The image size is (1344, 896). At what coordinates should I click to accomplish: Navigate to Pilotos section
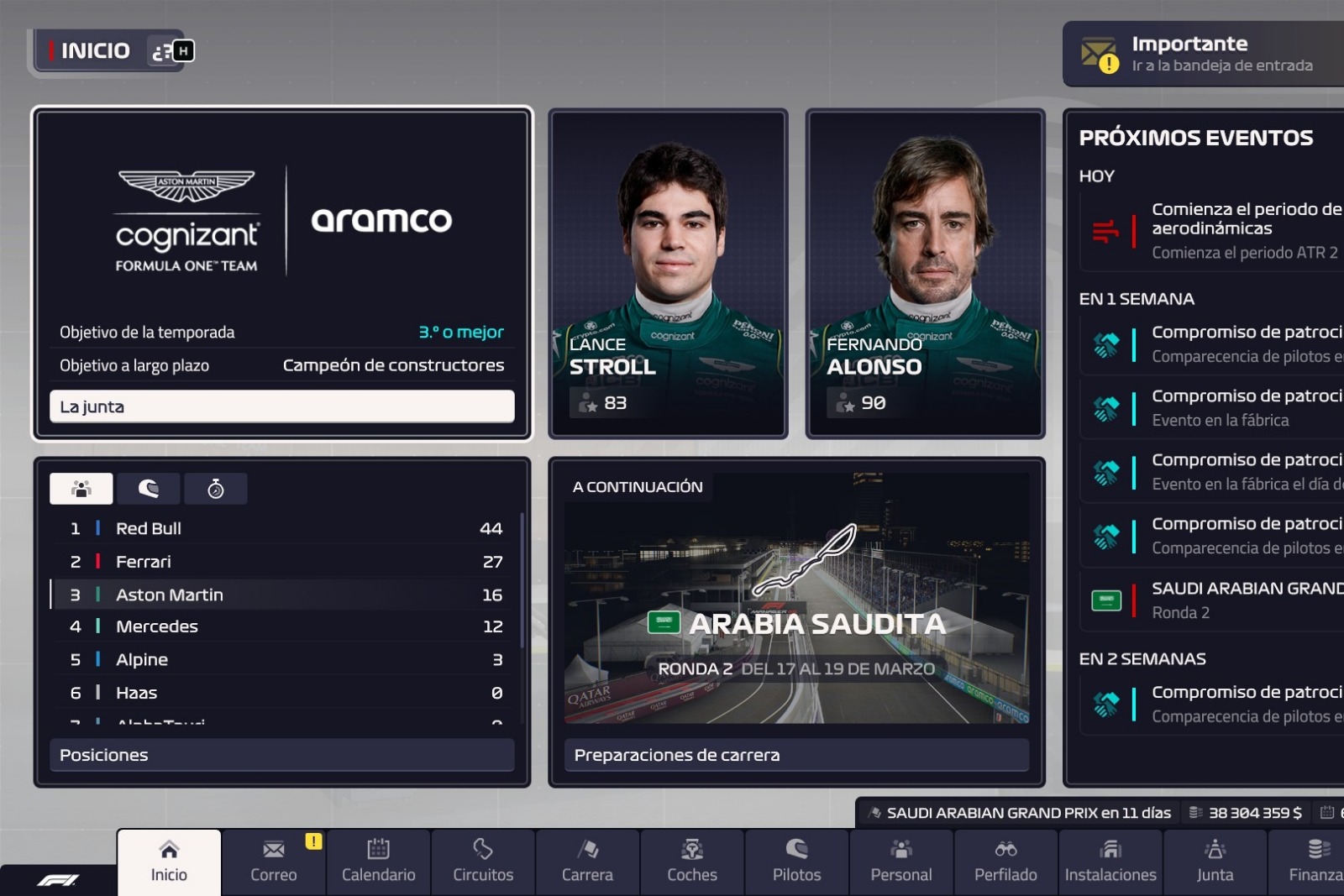(796, 862)
